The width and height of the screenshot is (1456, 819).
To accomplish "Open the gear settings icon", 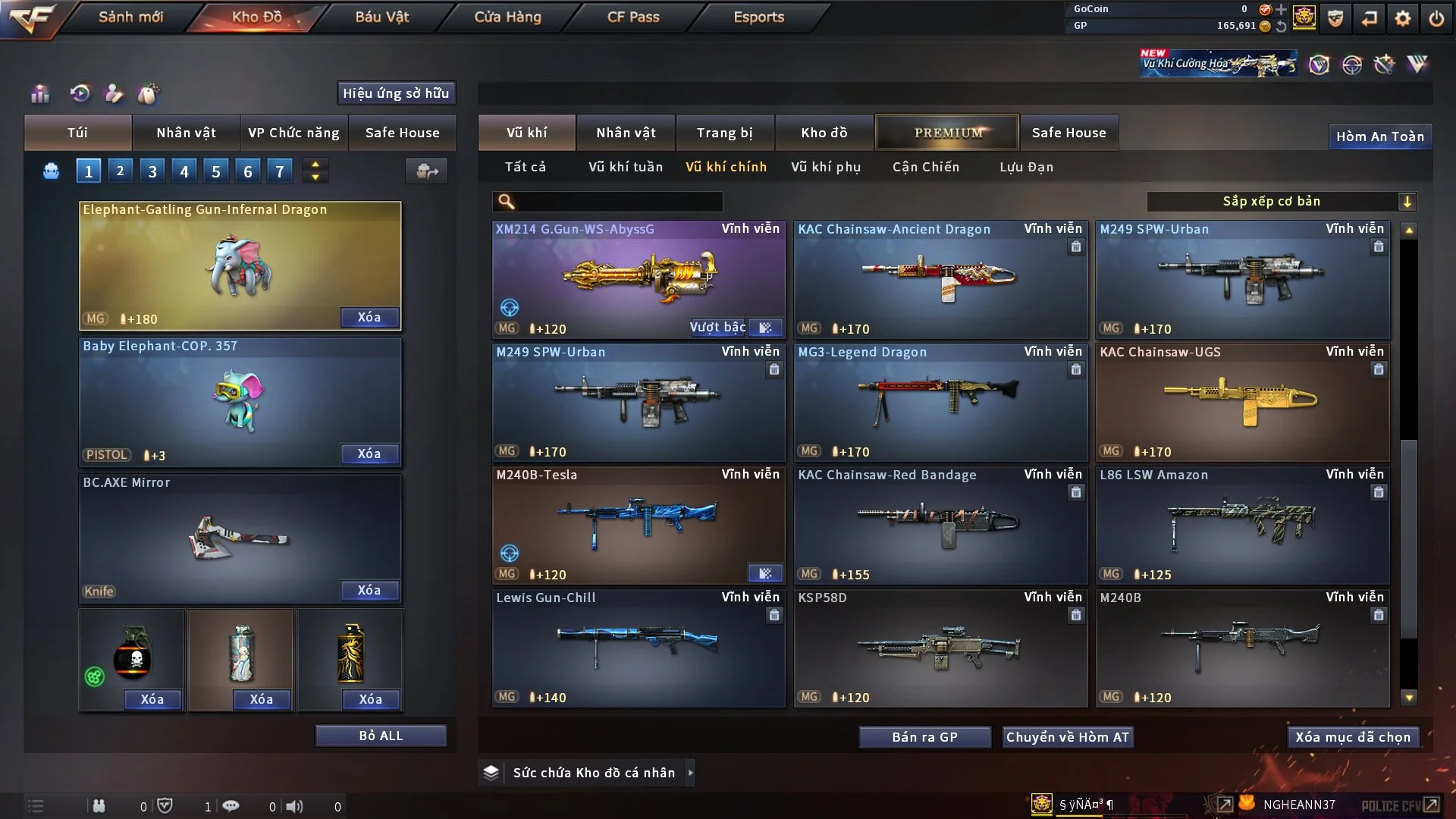I will point(1403,18).
